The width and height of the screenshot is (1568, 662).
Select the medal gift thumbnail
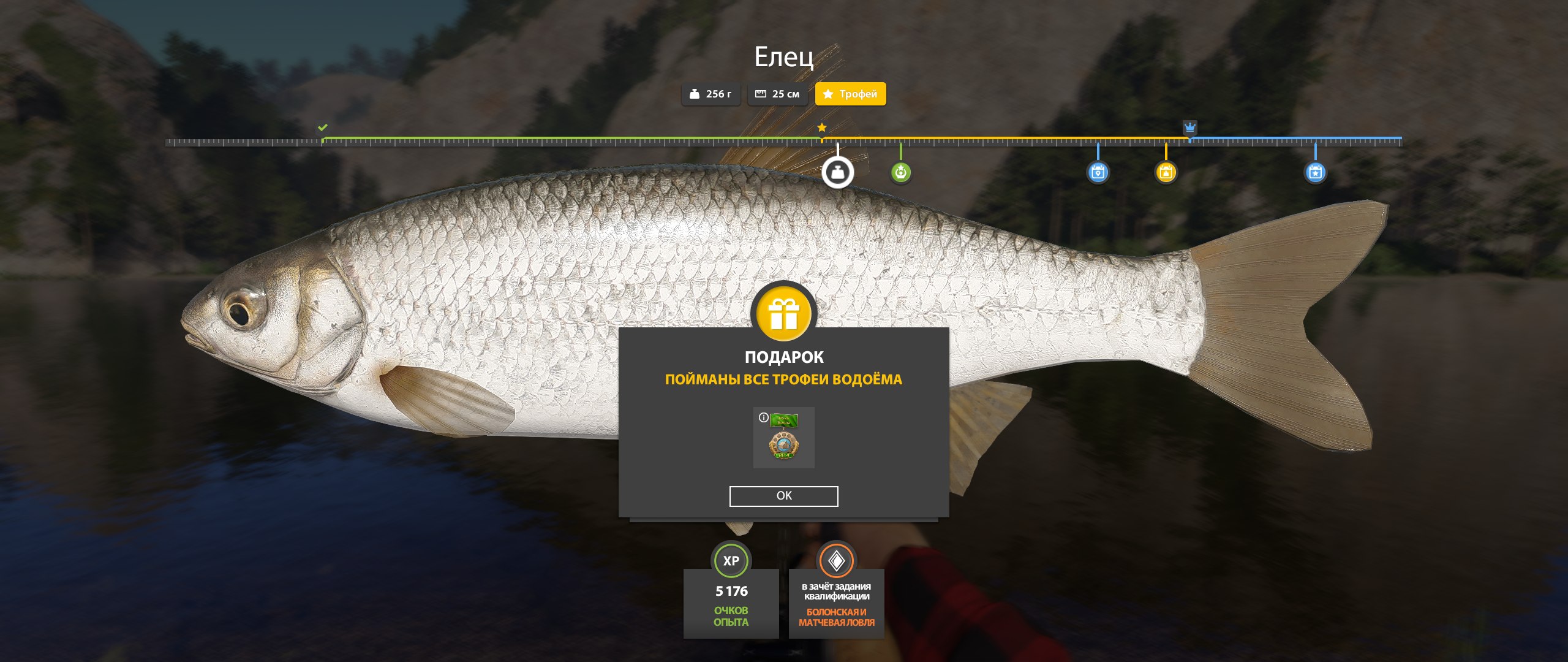click(x=784, y=439)
